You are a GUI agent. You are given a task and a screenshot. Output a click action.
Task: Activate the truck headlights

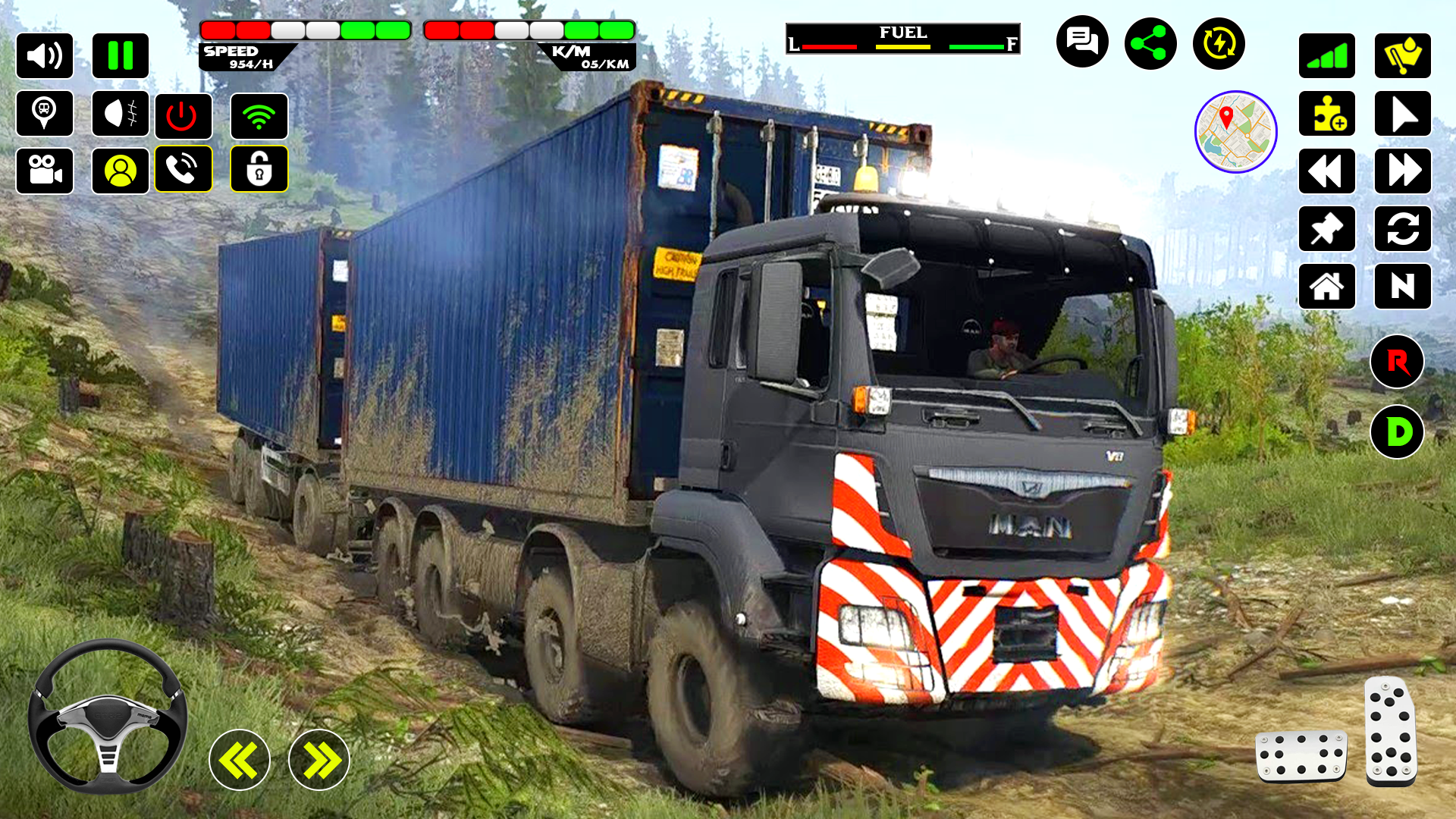(120, 115)
